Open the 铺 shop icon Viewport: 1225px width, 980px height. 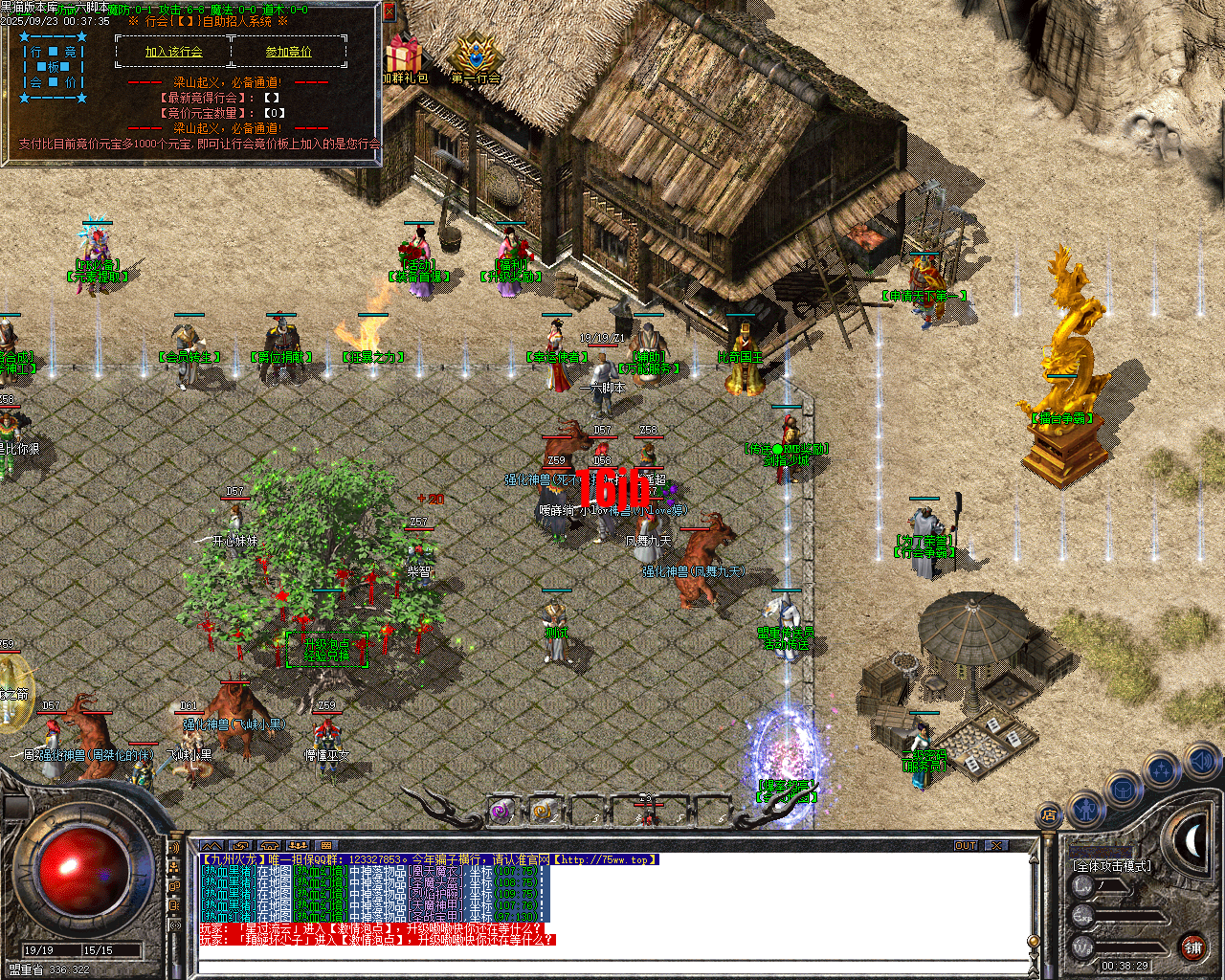[1192, 947]
